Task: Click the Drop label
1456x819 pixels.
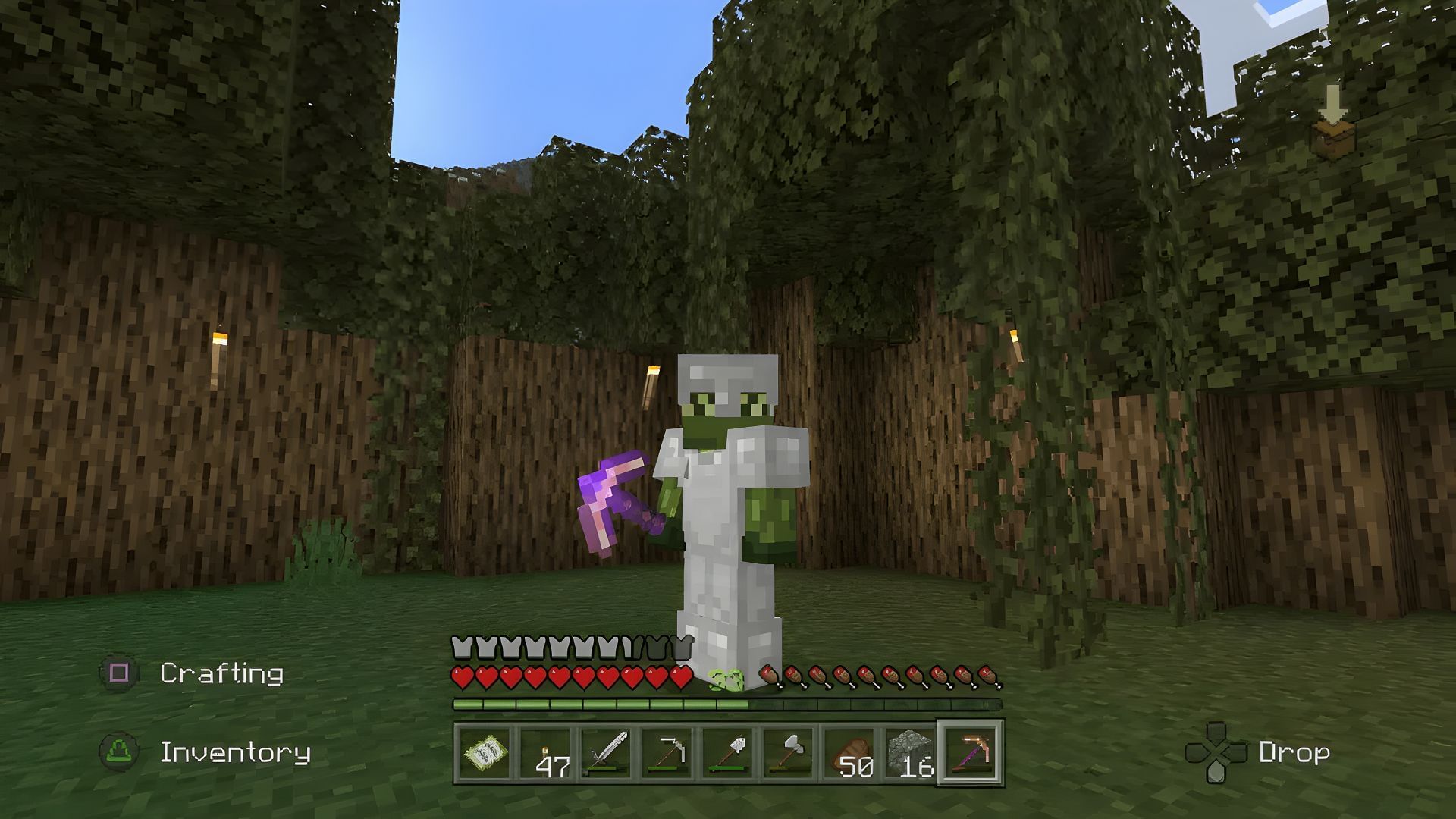Action: pyautogui.click(x=1294, y=754)
